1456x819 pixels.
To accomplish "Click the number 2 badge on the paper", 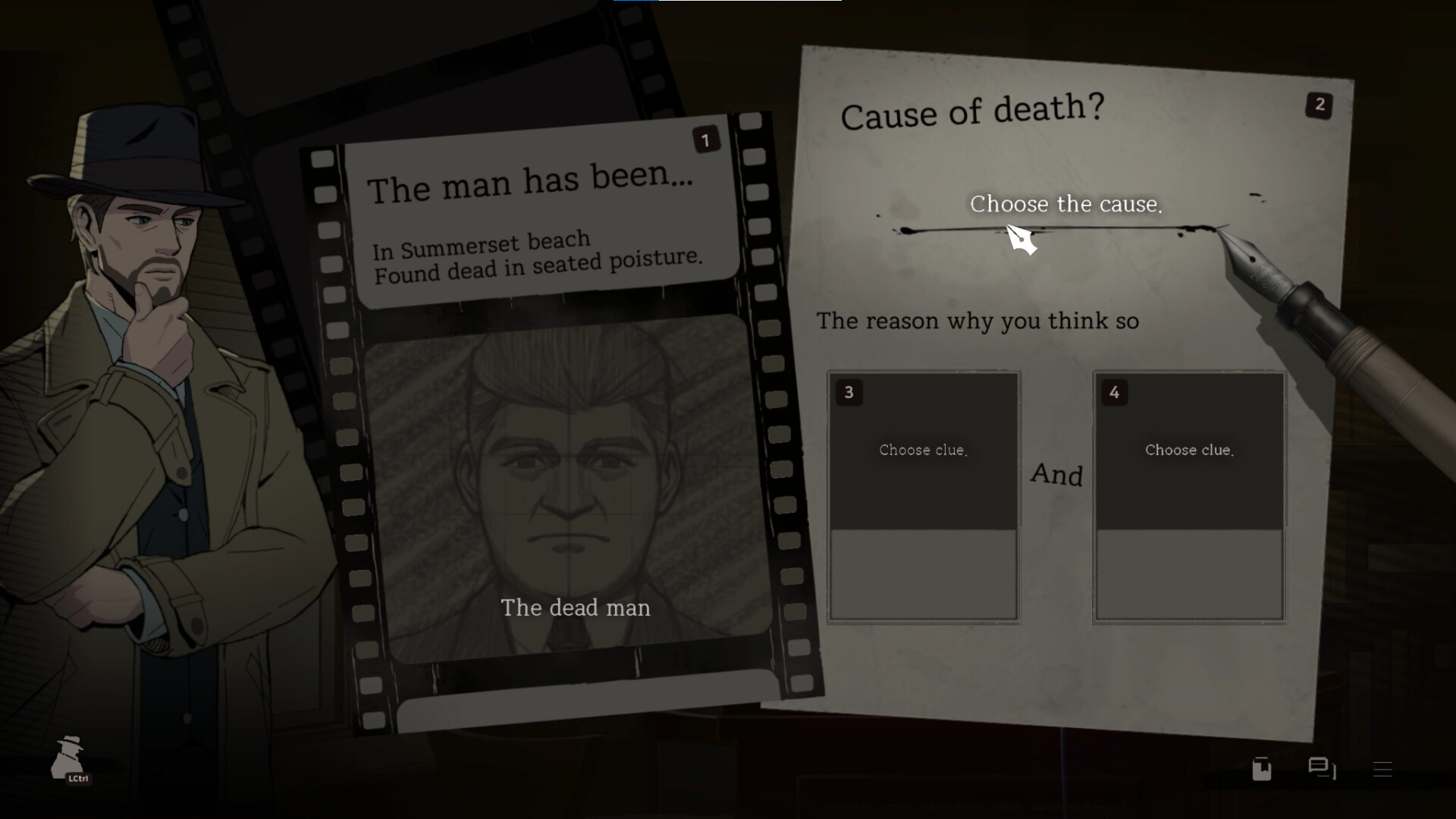I will pyautogui.click(x=1319, y=106).
